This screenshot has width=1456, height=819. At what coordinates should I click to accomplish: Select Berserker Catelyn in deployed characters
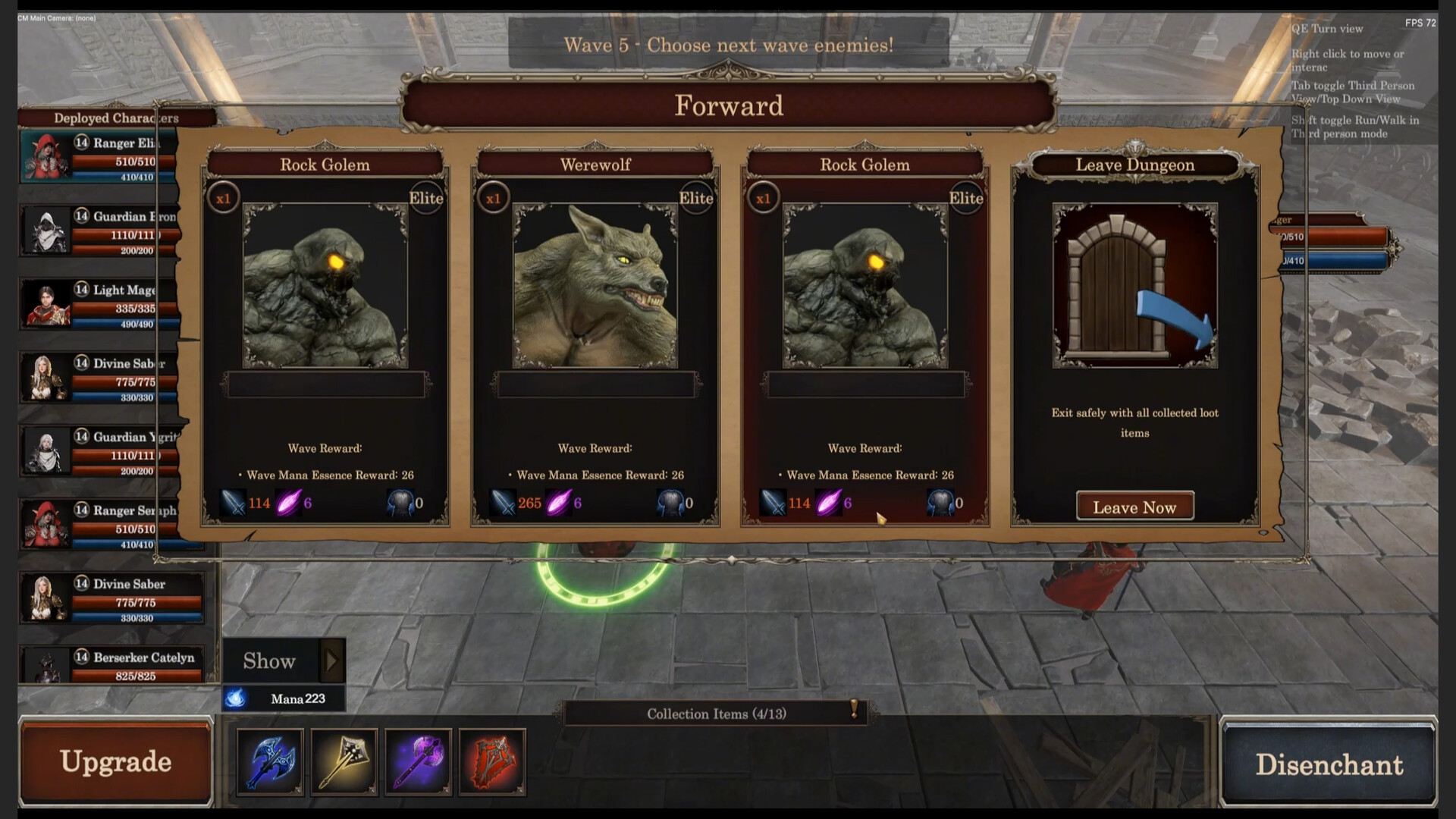tap(112, 666)
